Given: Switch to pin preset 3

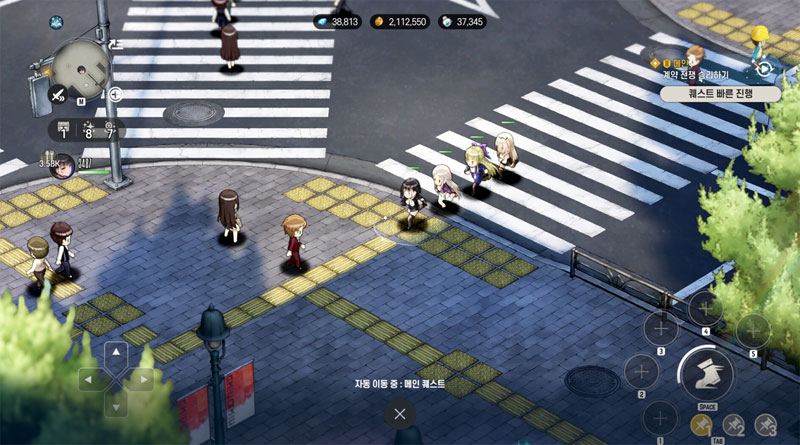Looking at the screenshot, I should coord(766,425).
